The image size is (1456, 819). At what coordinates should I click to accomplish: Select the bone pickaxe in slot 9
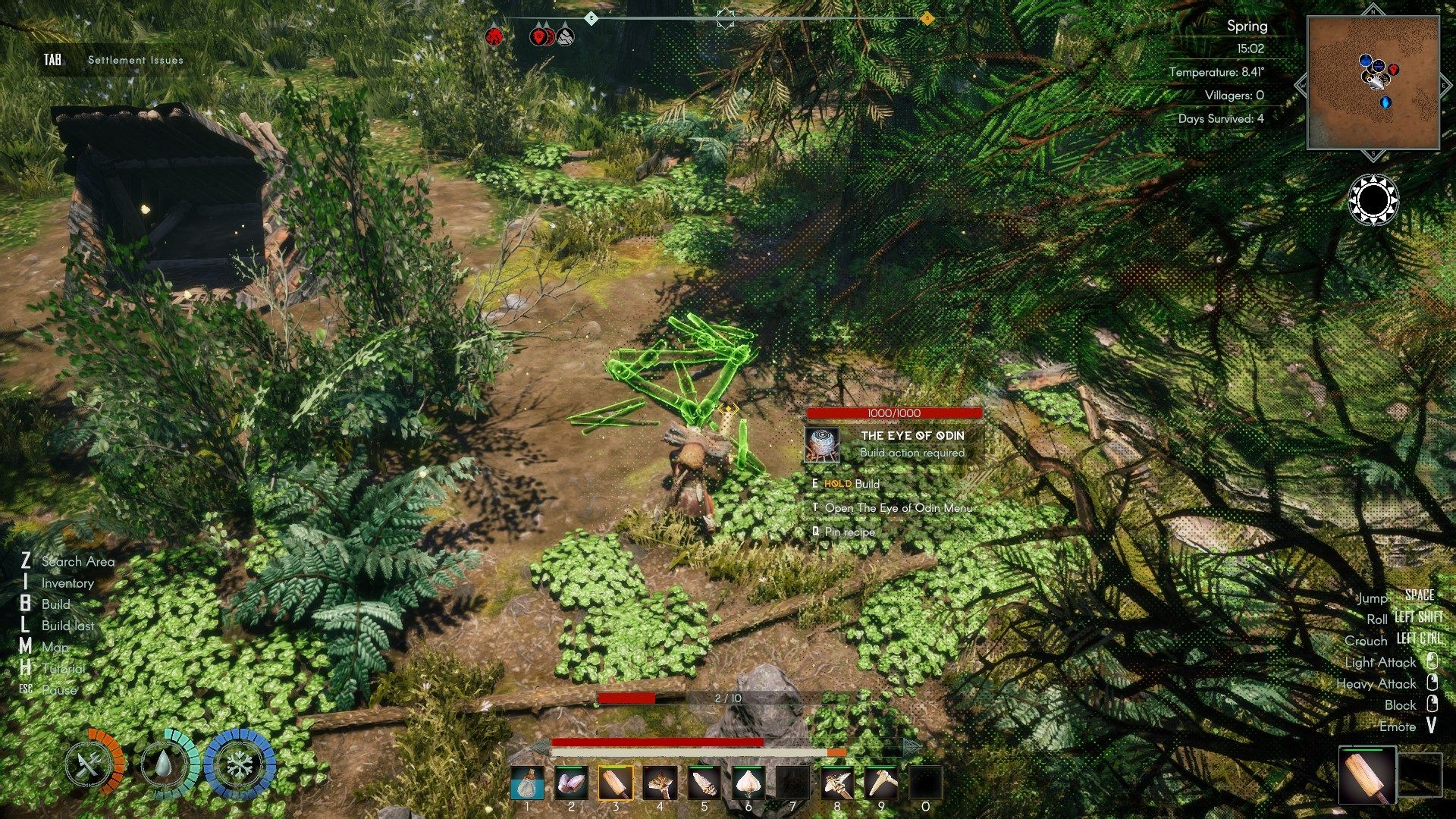point(881,783)
